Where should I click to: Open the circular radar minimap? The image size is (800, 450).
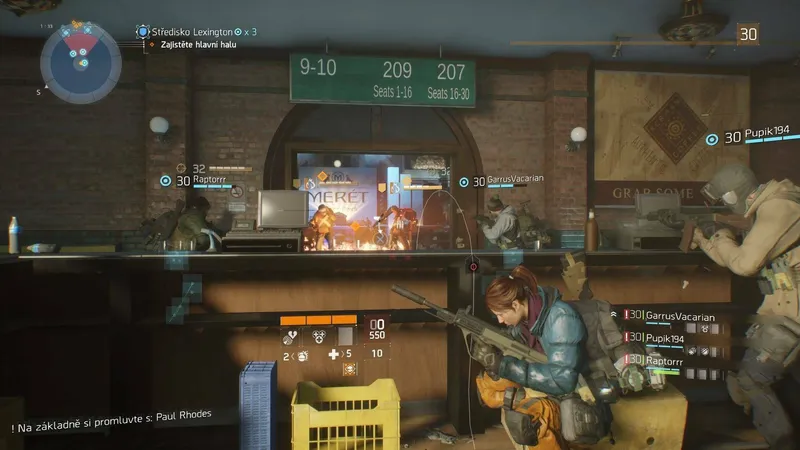[x=80, y=61]
